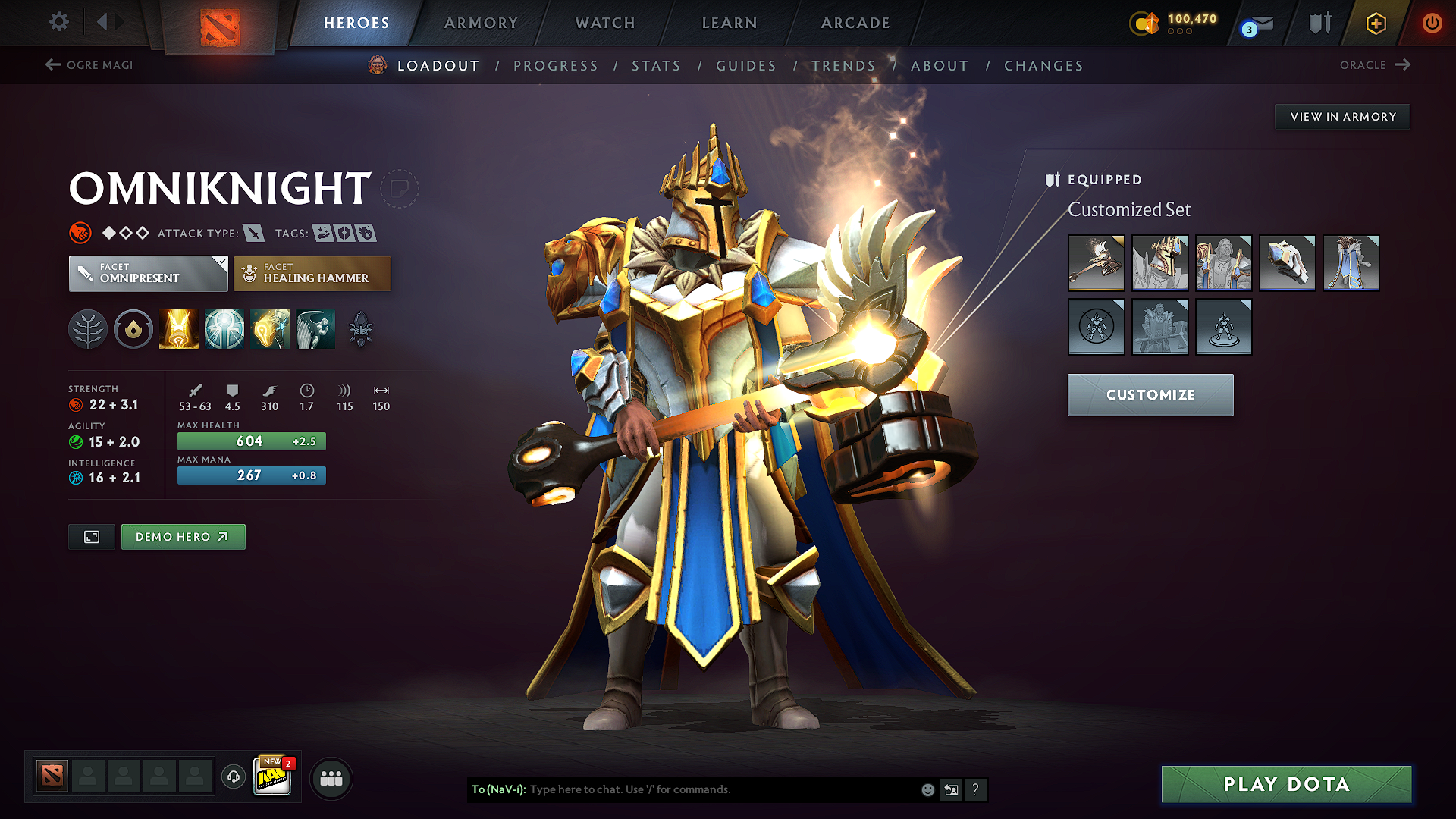Navigate back to Ogre Magi
This screenshot has height=819, width=1456.
click(88, 65)
